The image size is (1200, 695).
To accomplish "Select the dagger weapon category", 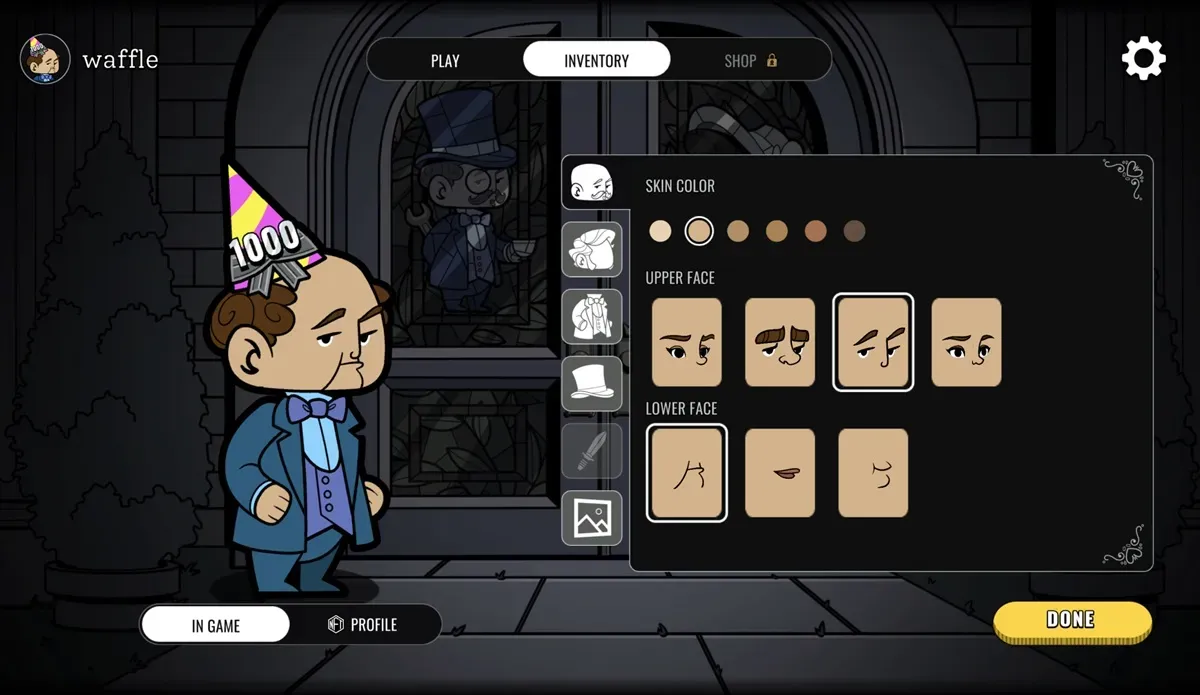I will (592, 450).
